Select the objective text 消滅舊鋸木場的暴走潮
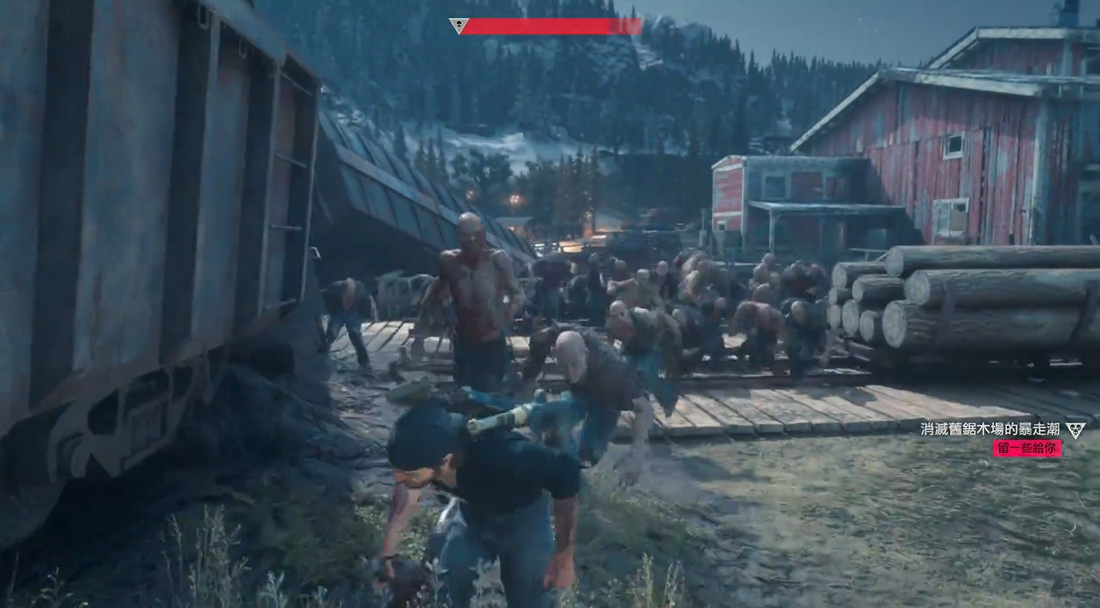1100x608 pixels. [990, 429]
